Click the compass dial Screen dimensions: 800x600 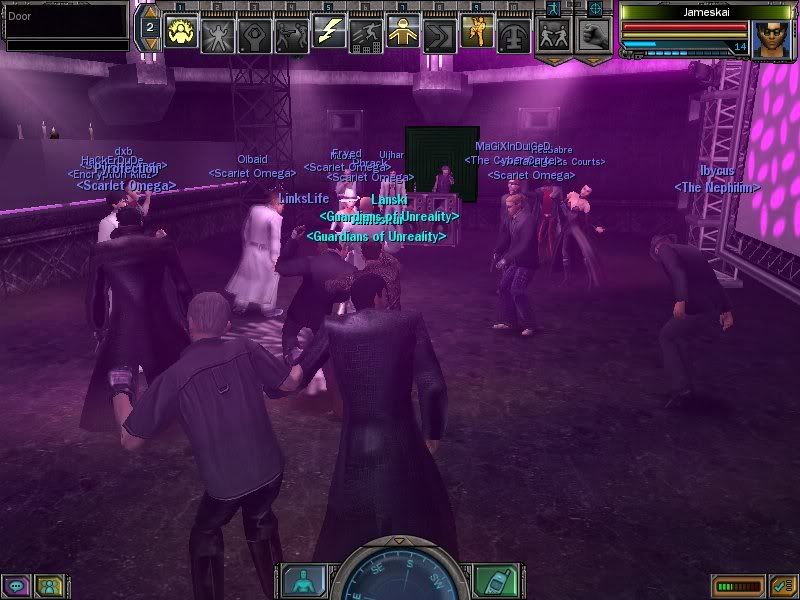pos(397,575)
